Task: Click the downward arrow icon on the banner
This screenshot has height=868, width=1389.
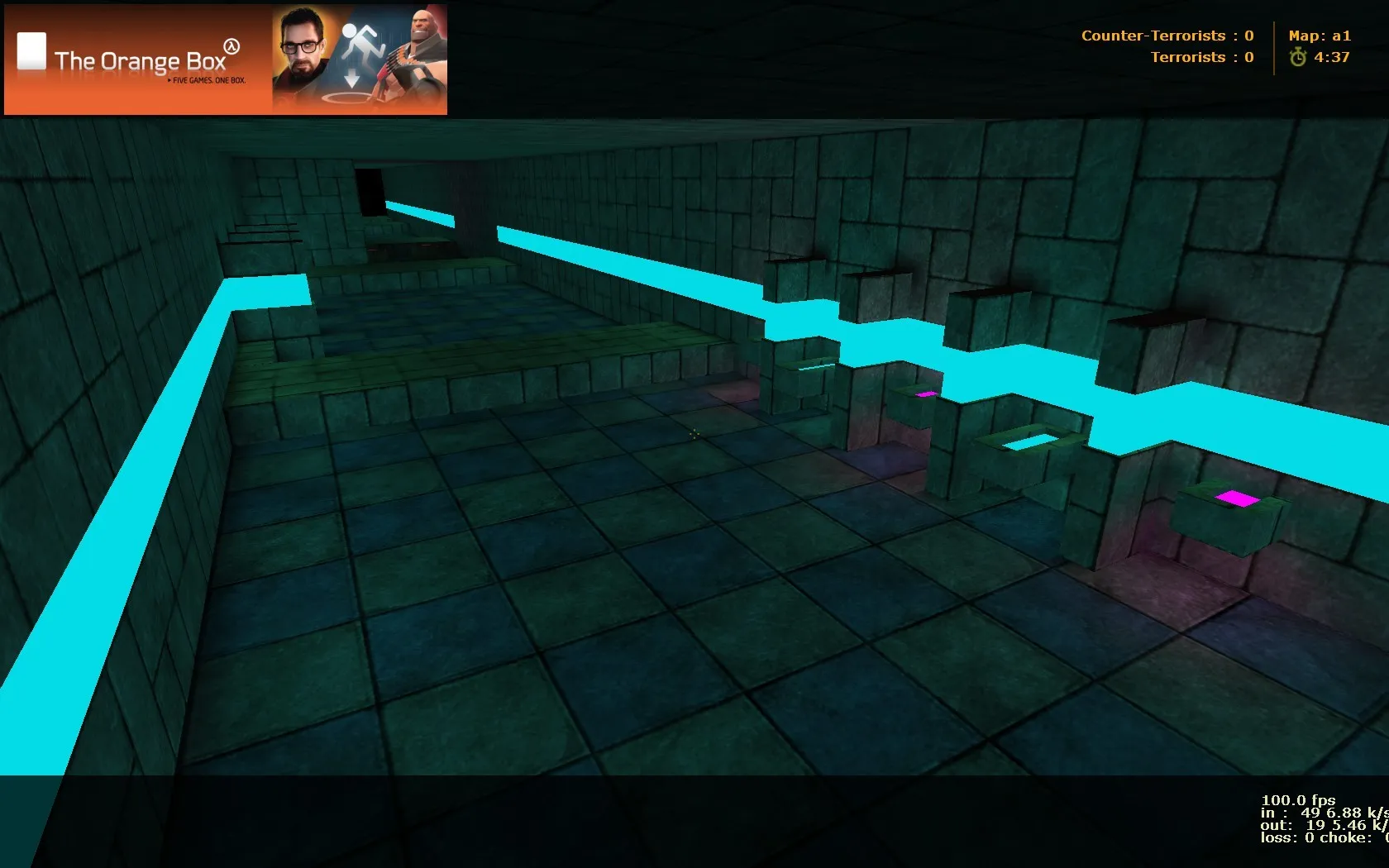Action: click(x=354, y=78)
